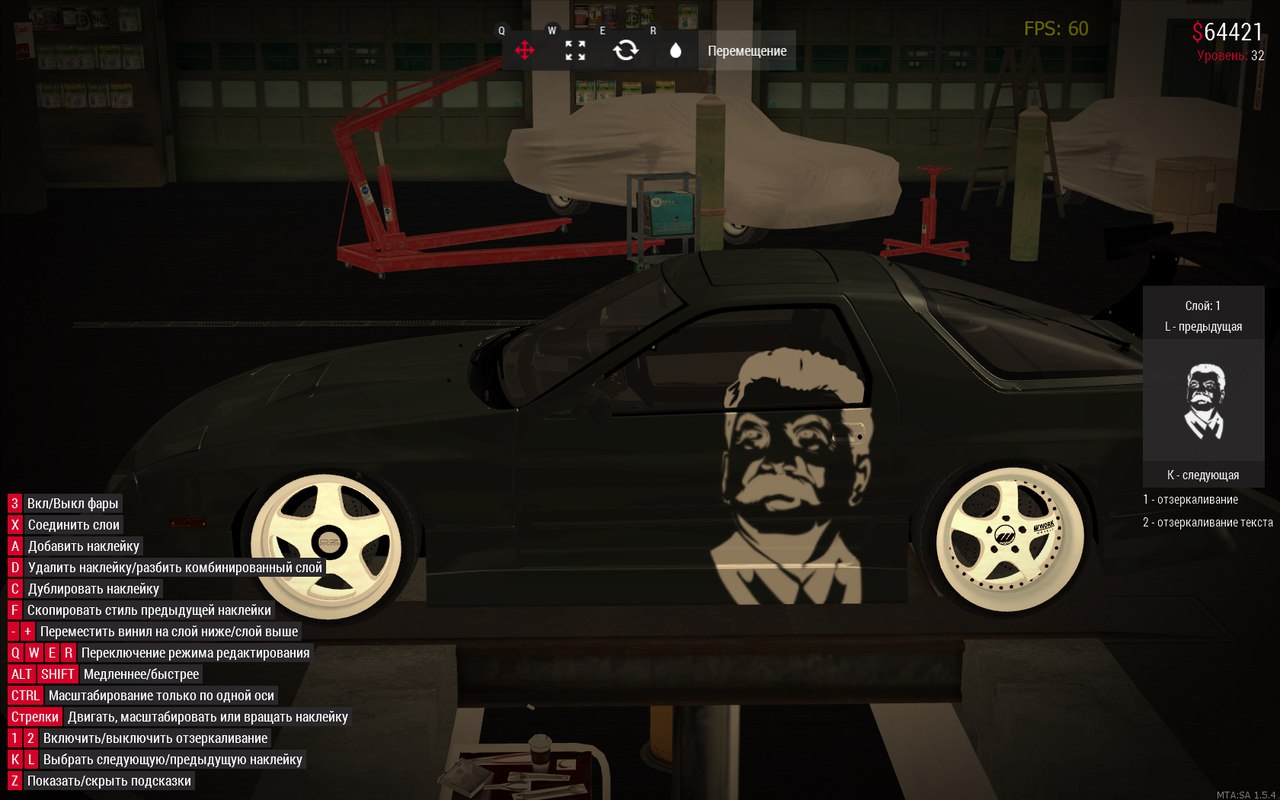Select the move mode crosshair icon
The image size is (1280, 800).
[x=525, y=50]
